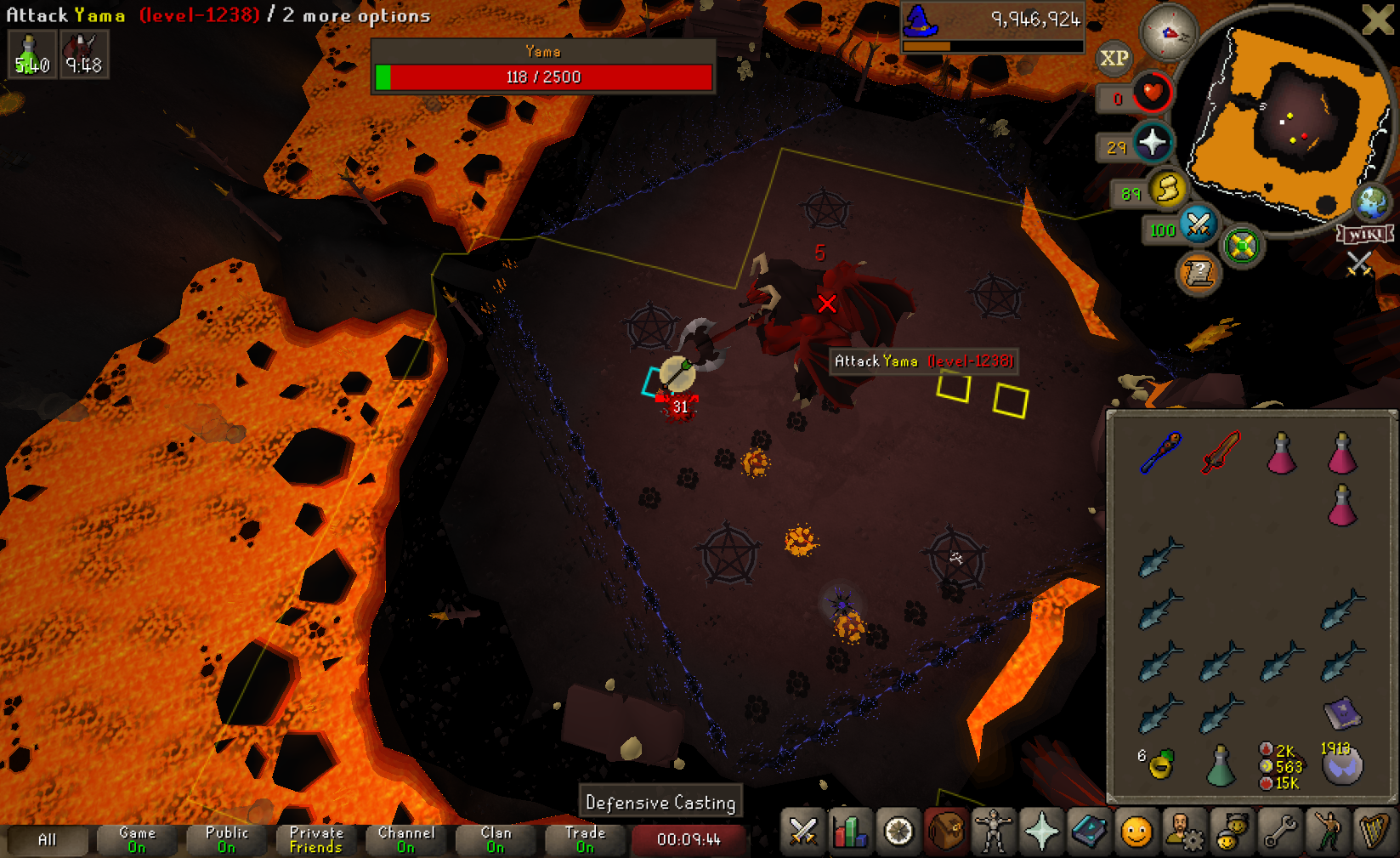Open the Combat Options tab
This screenshot has width=1400, height=858.
[x=803, y=832]
